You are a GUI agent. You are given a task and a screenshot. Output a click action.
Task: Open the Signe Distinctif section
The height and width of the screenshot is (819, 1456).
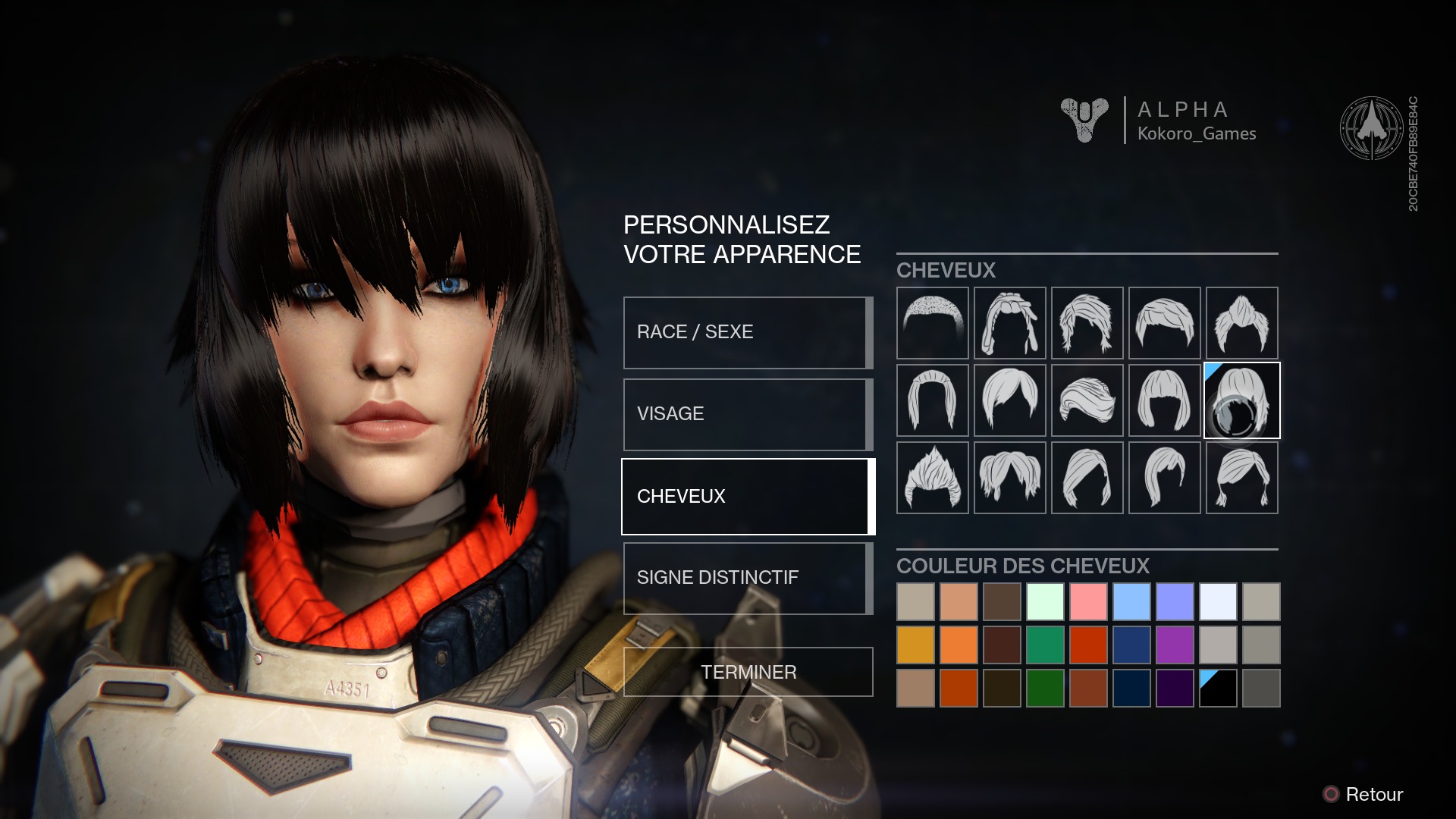(747, 578)
